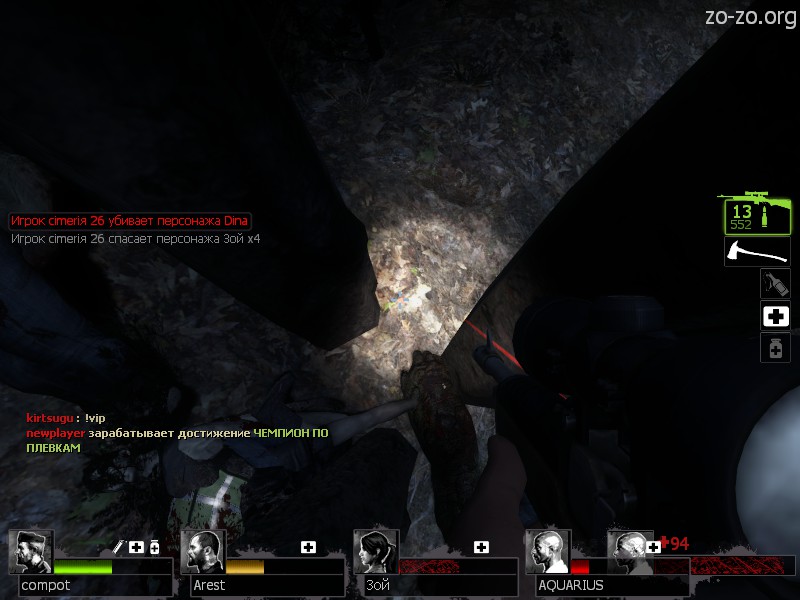Click compot's player portrait
The image size is (800, 600).
coord(30,551)
